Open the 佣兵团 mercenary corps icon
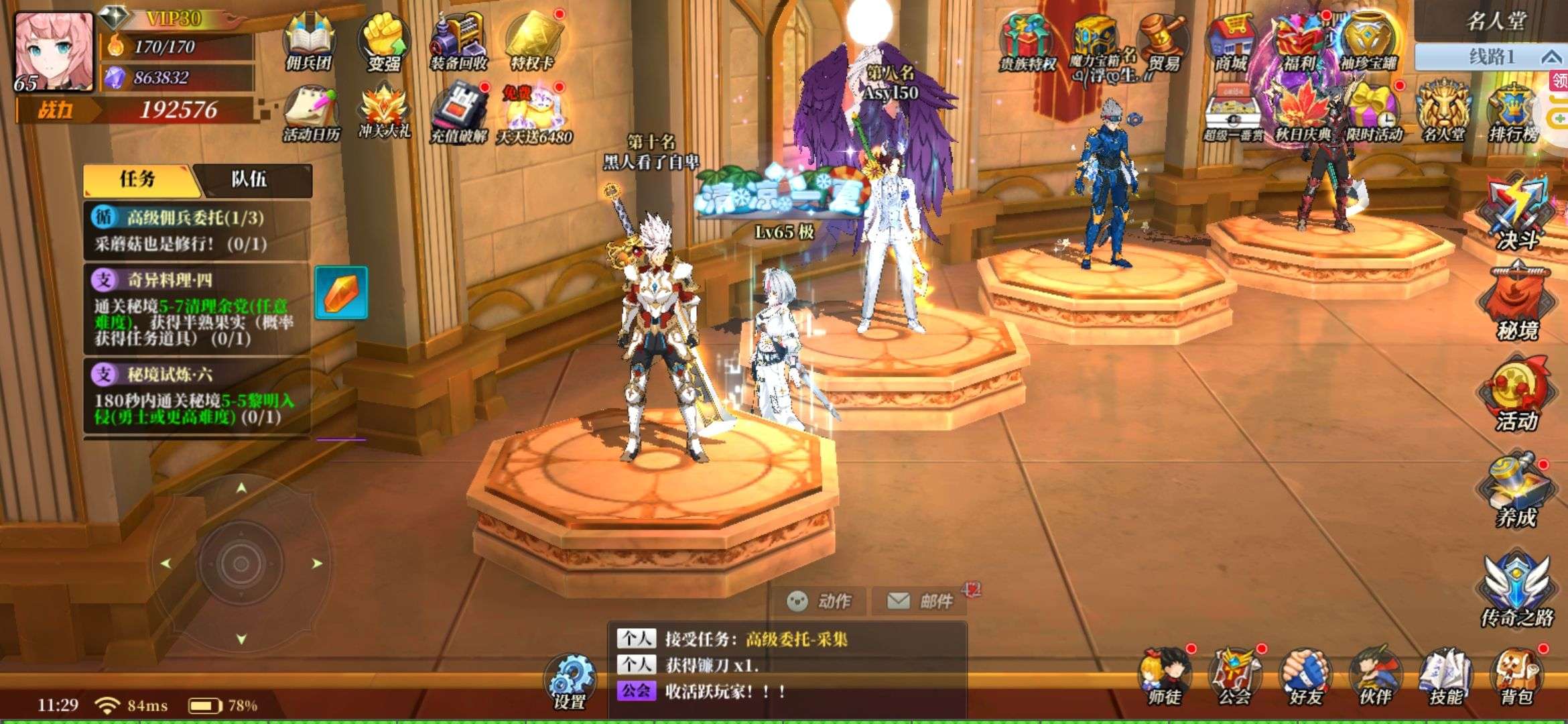Image resolution: width=1568 pixels, height=724 pixels. 309,44
